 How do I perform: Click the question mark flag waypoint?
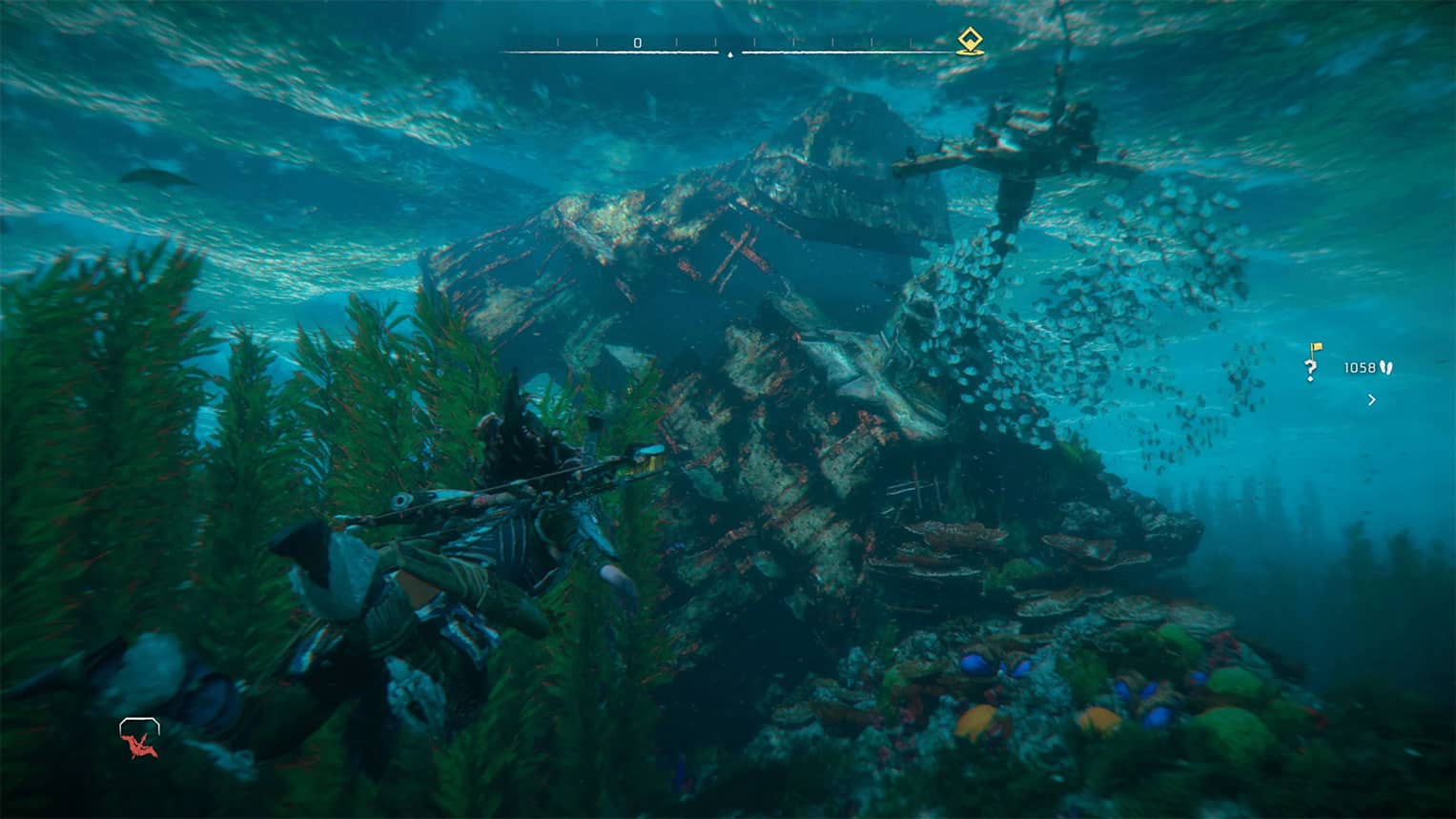[x=1313, y=363]
